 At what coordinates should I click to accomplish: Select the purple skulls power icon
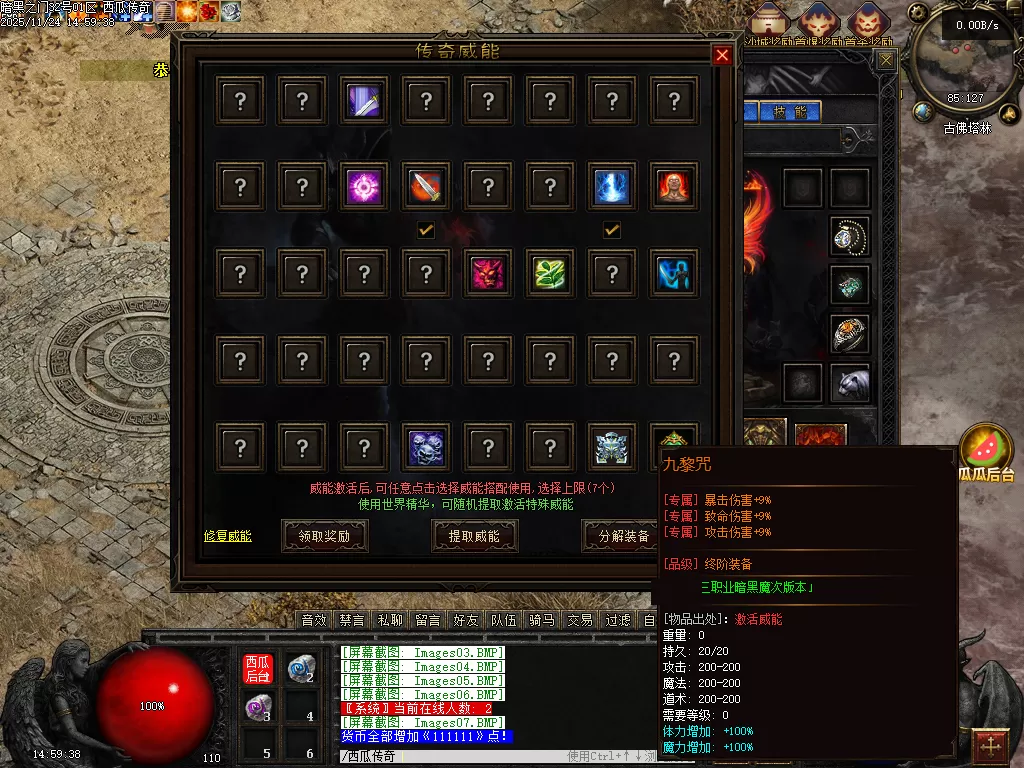(x=426, y=446)
